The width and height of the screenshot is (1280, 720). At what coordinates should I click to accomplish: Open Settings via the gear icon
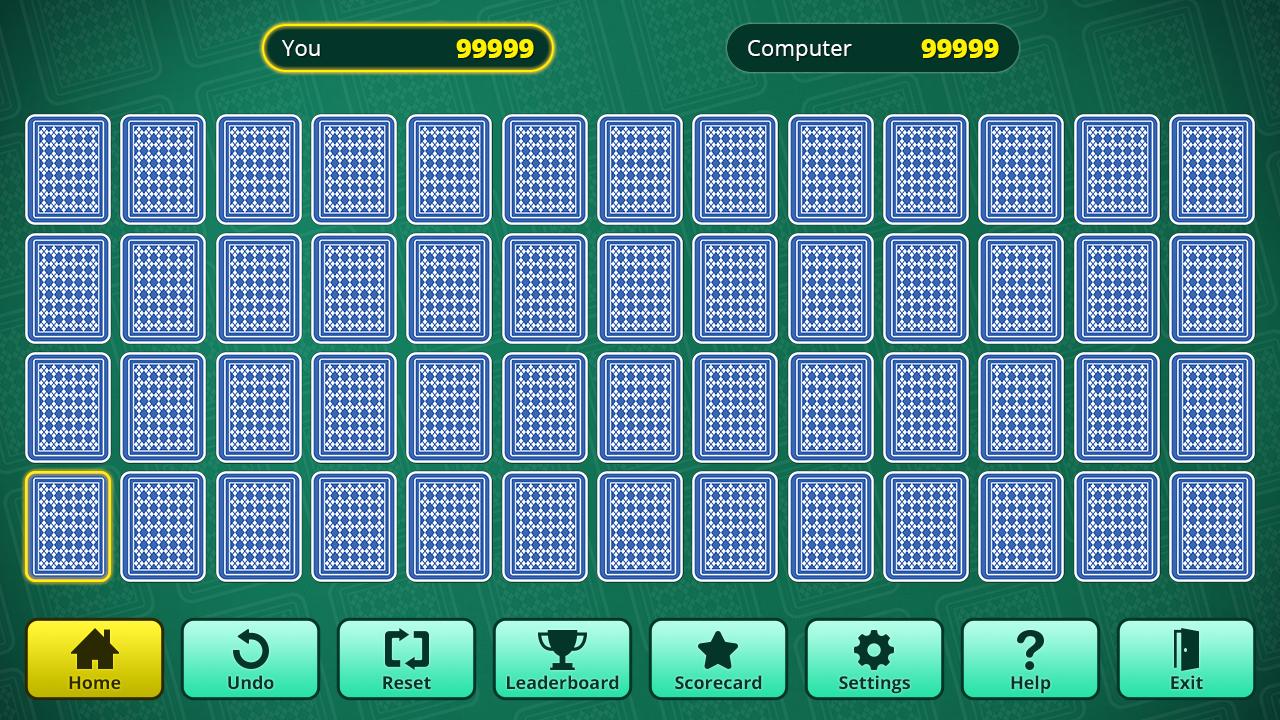pos(874,648)
